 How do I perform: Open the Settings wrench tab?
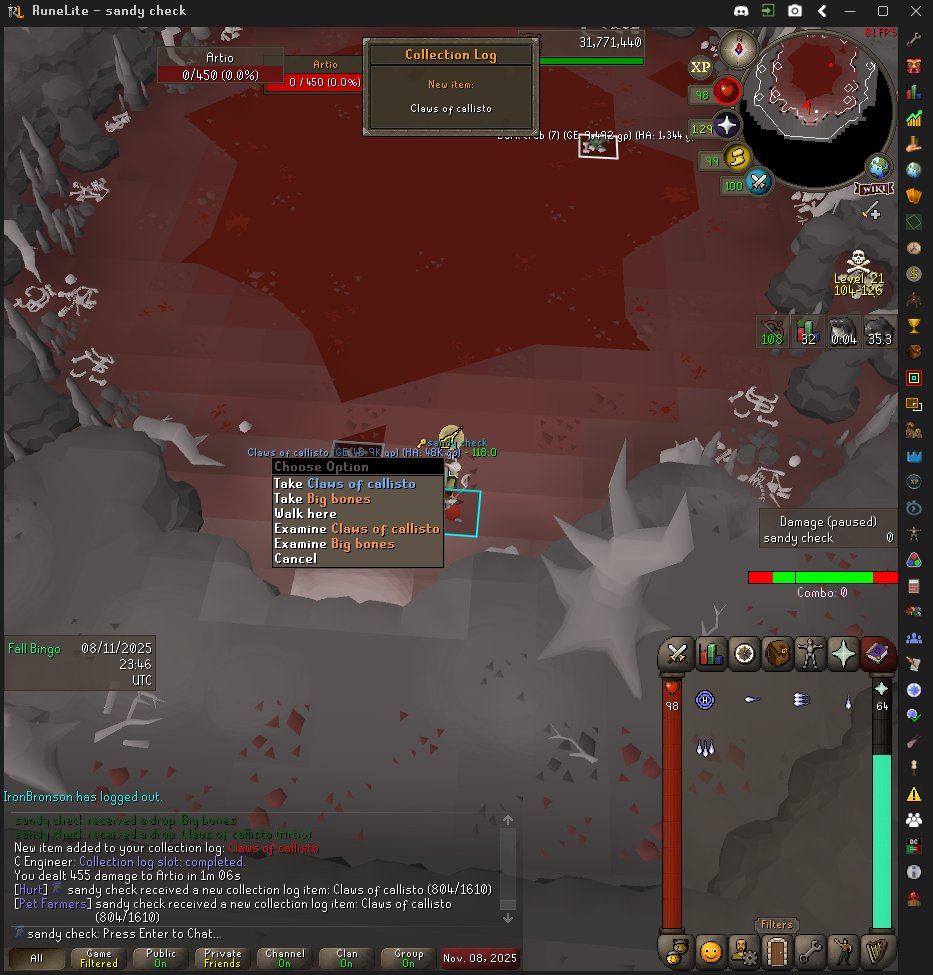point(810,949)
